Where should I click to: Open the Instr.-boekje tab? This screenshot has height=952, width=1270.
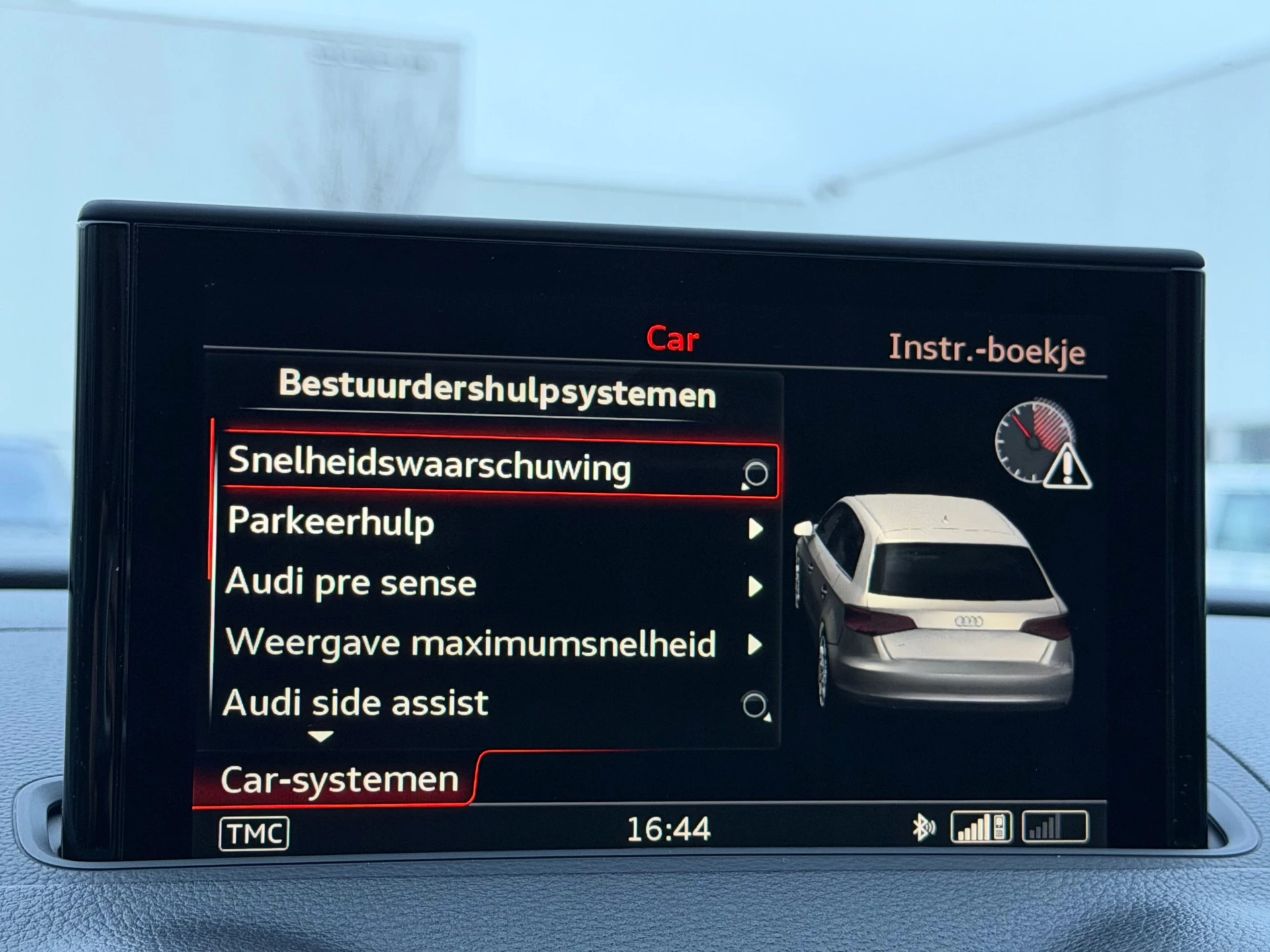989,352
